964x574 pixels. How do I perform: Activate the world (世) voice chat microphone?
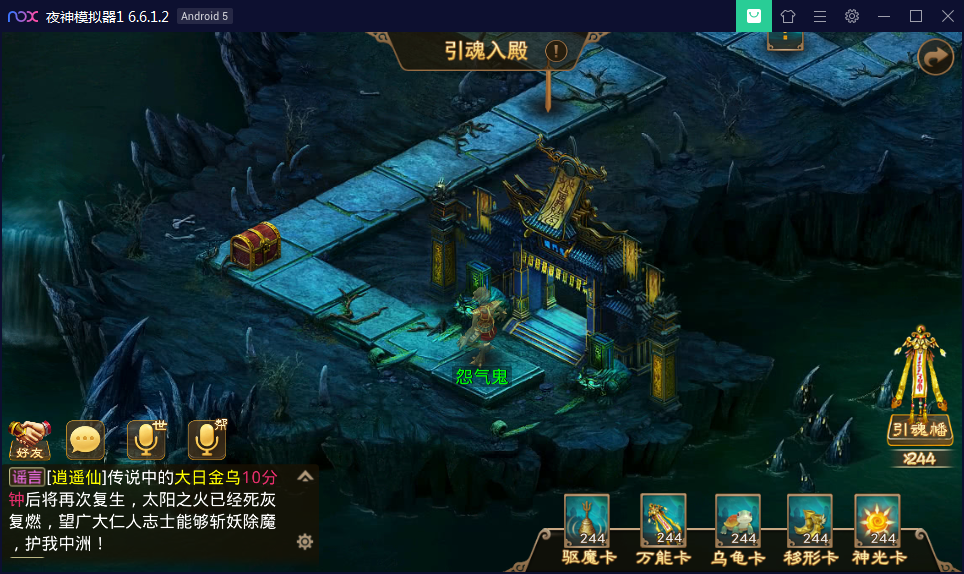tap(146, 439)
